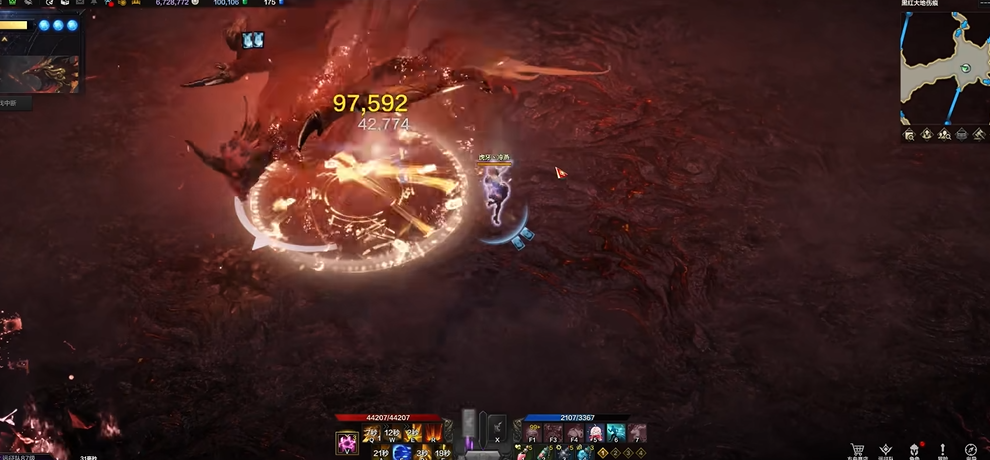Use the cyan running figure item slot 6

tap(617, 434)
